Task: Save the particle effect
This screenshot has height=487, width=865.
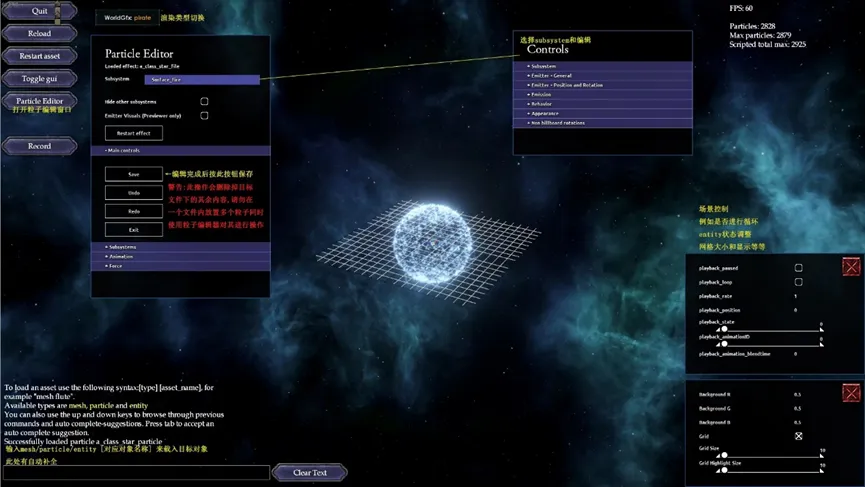Action: click(134, 174)
